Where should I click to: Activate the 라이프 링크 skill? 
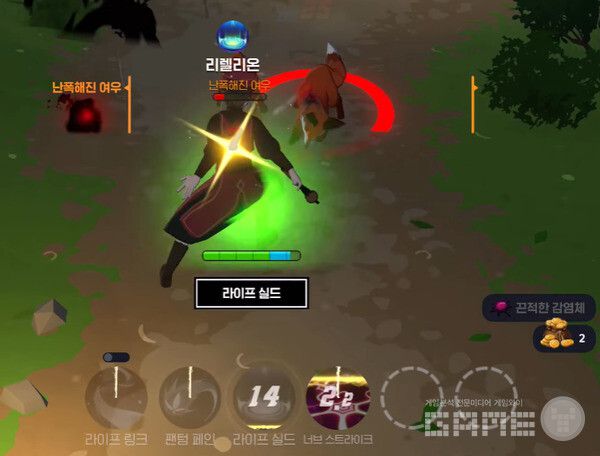point(116,397)
